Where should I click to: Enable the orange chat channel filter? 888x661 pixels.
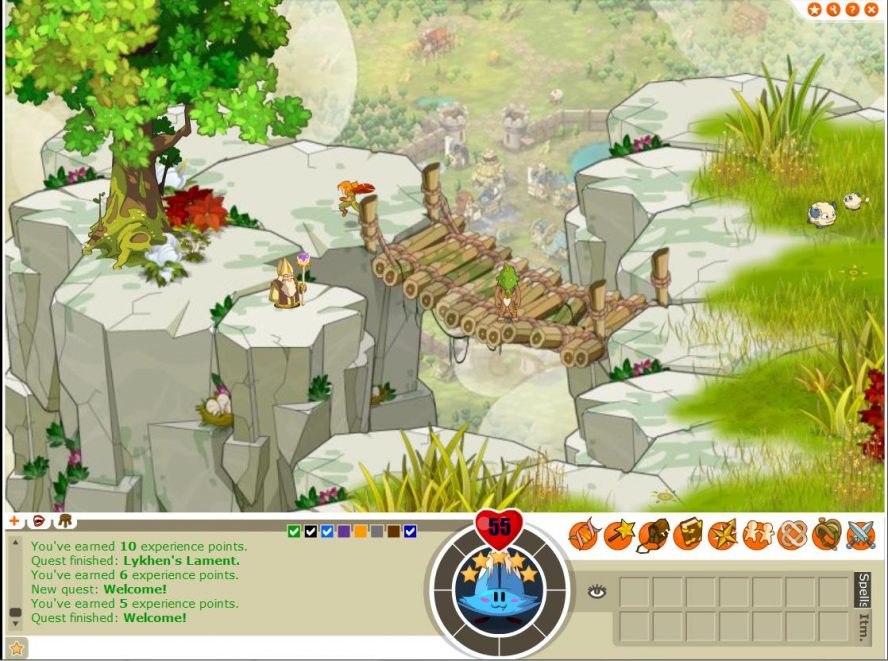[x=360, y=531]
